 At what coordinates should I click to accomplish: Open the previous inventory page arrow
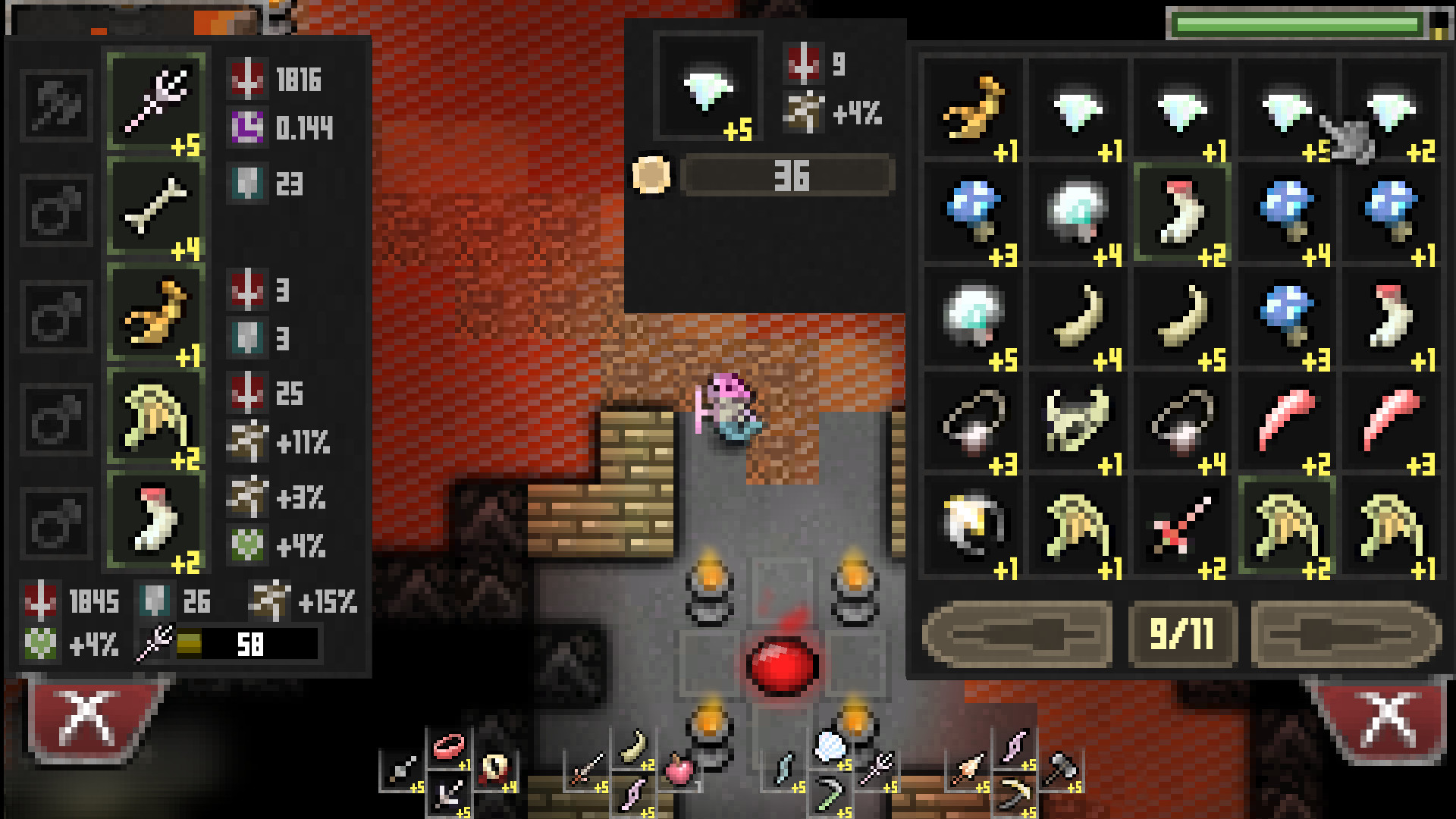(x=1020, y=635)
